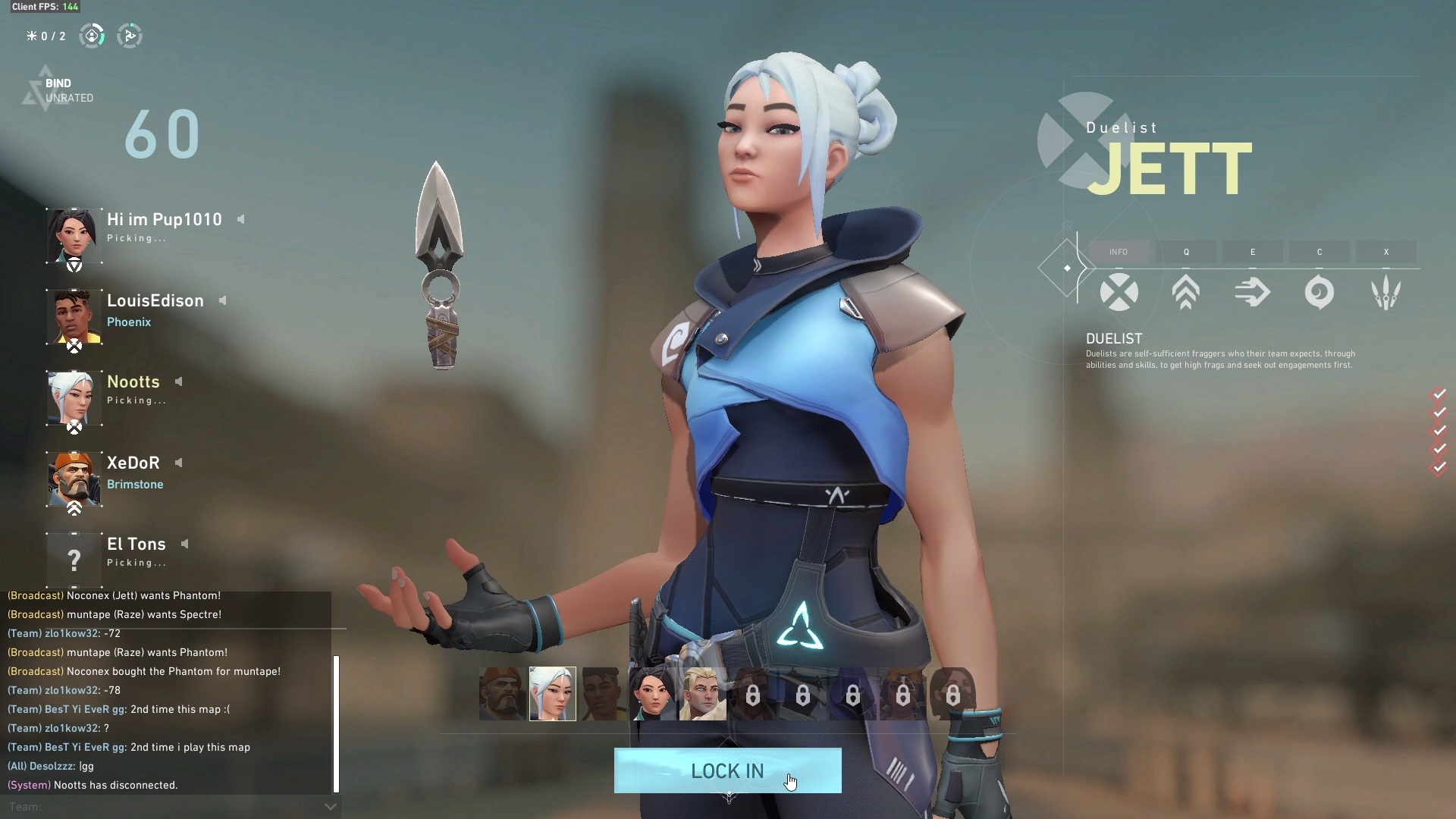Switch to the INFO ability tab
Image resolution: width=1456 pixels, height=819 pixels.
pos(1119,252)
